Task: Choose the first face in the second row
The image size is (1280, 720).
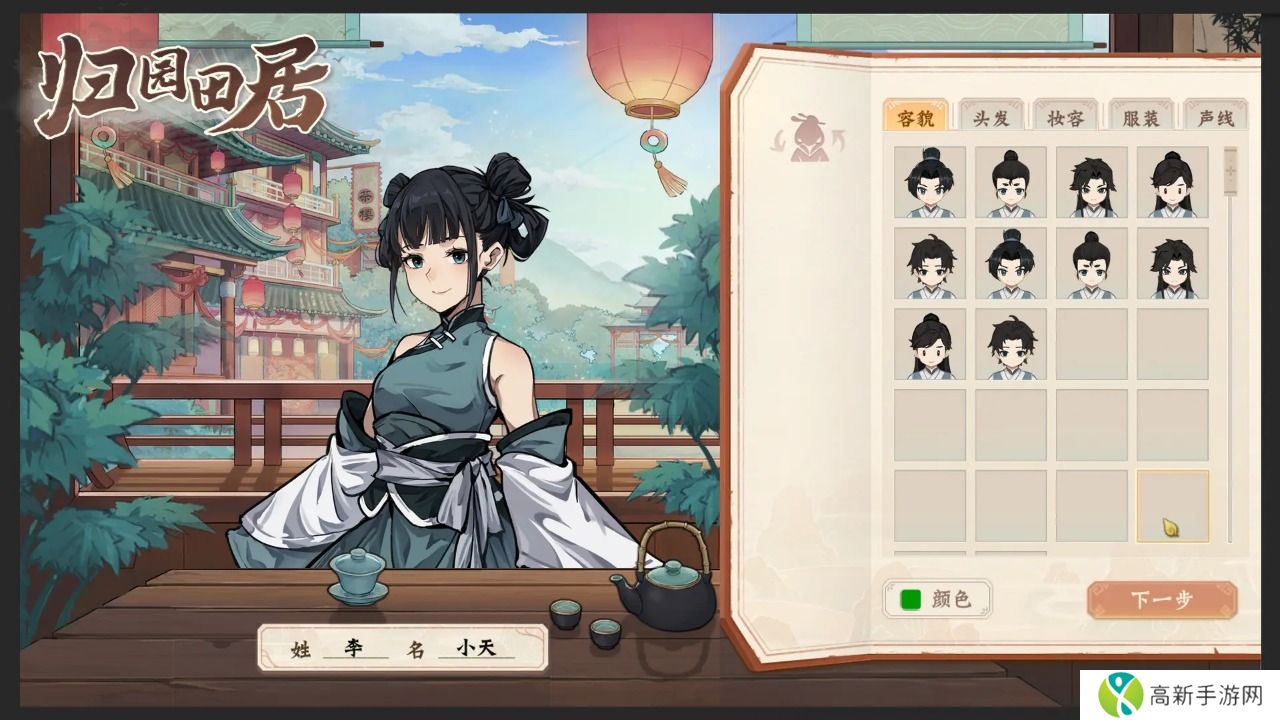Action: (x=929, y=264)
